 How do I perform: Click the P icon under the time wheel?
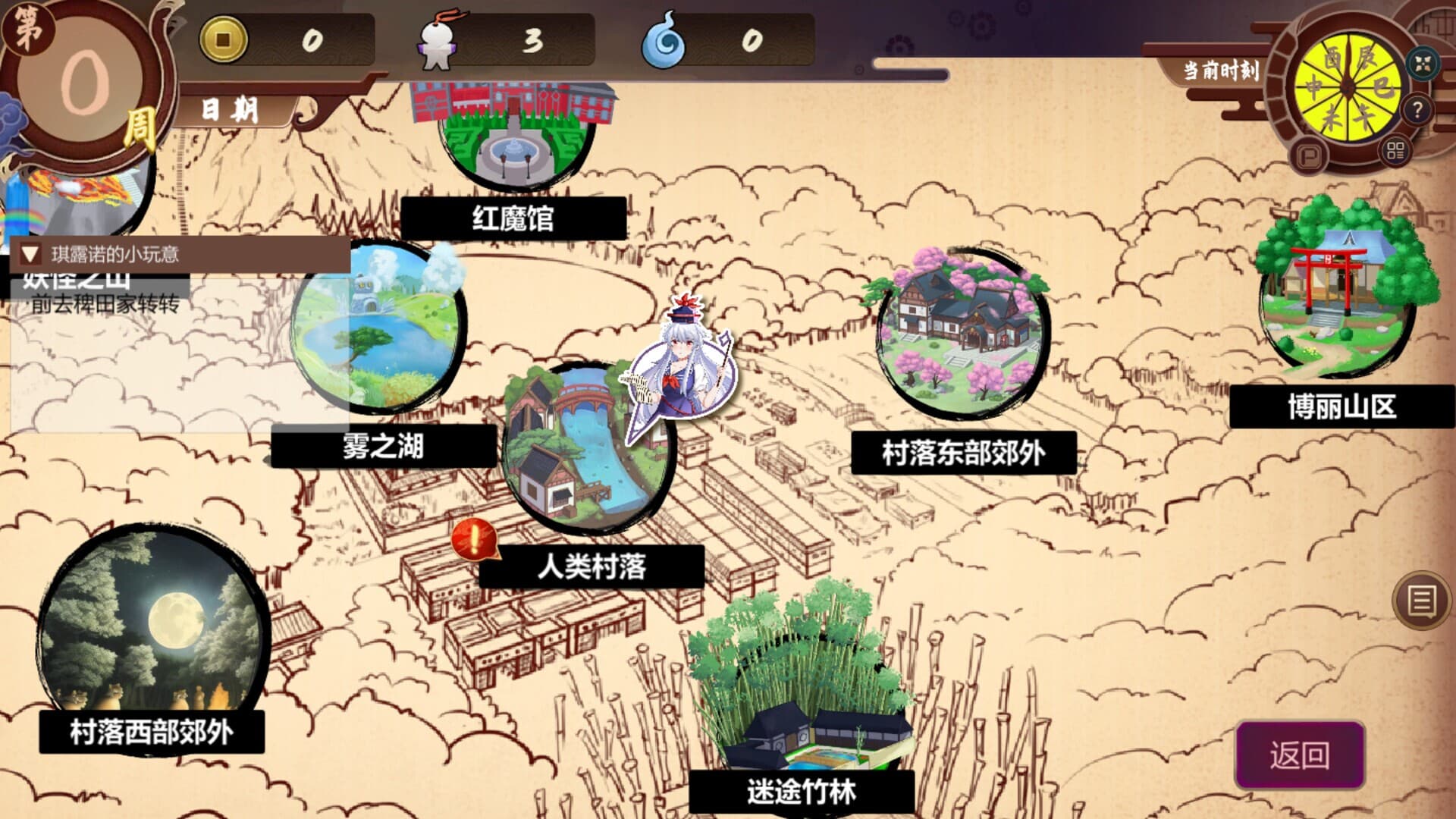[1311, 156]
